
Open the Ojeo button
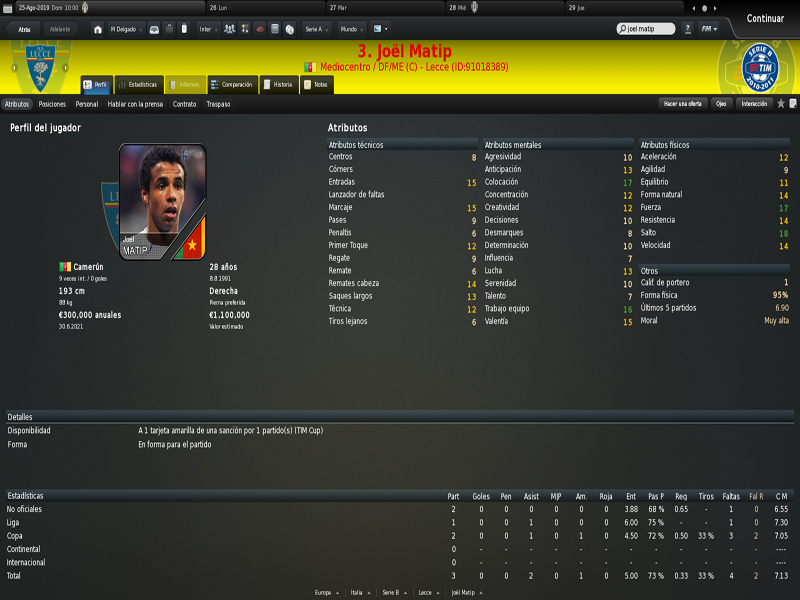click(721, 104)
